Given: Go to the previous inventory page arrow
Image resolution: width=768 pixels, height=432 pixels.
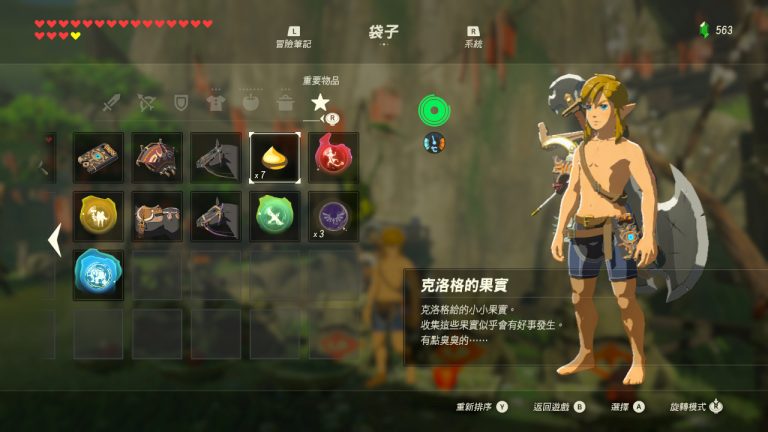Looking at the screenshot, I should (x=54, y=240).
